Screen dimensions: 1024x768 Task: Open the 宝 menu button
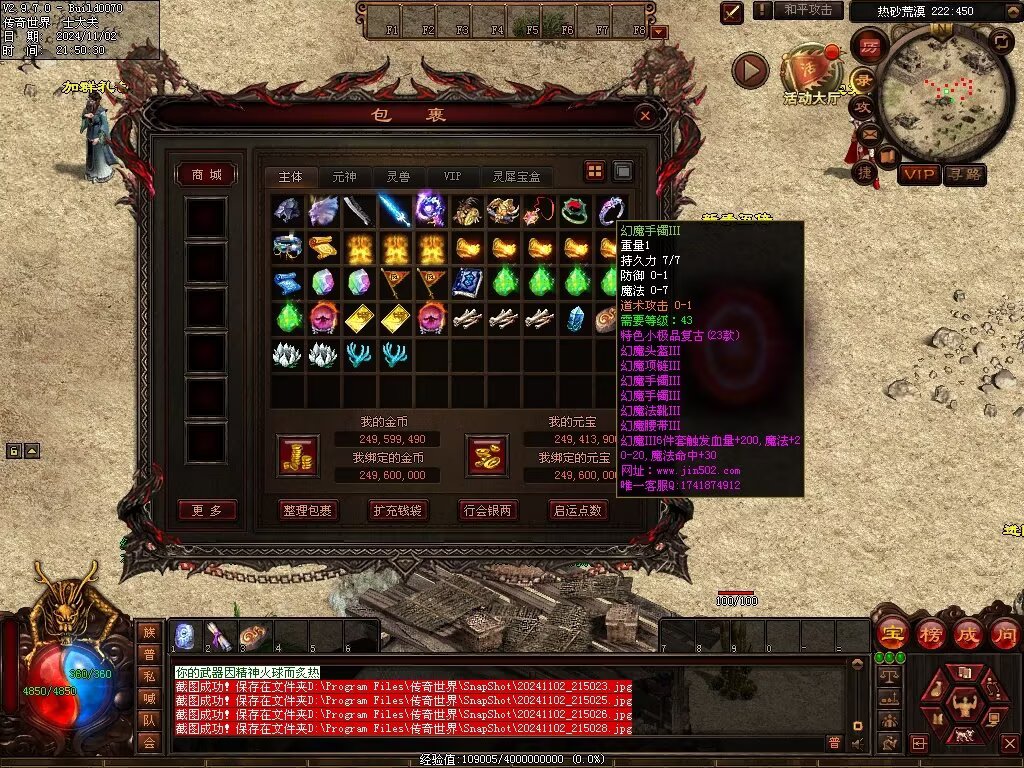pos(891,633)
